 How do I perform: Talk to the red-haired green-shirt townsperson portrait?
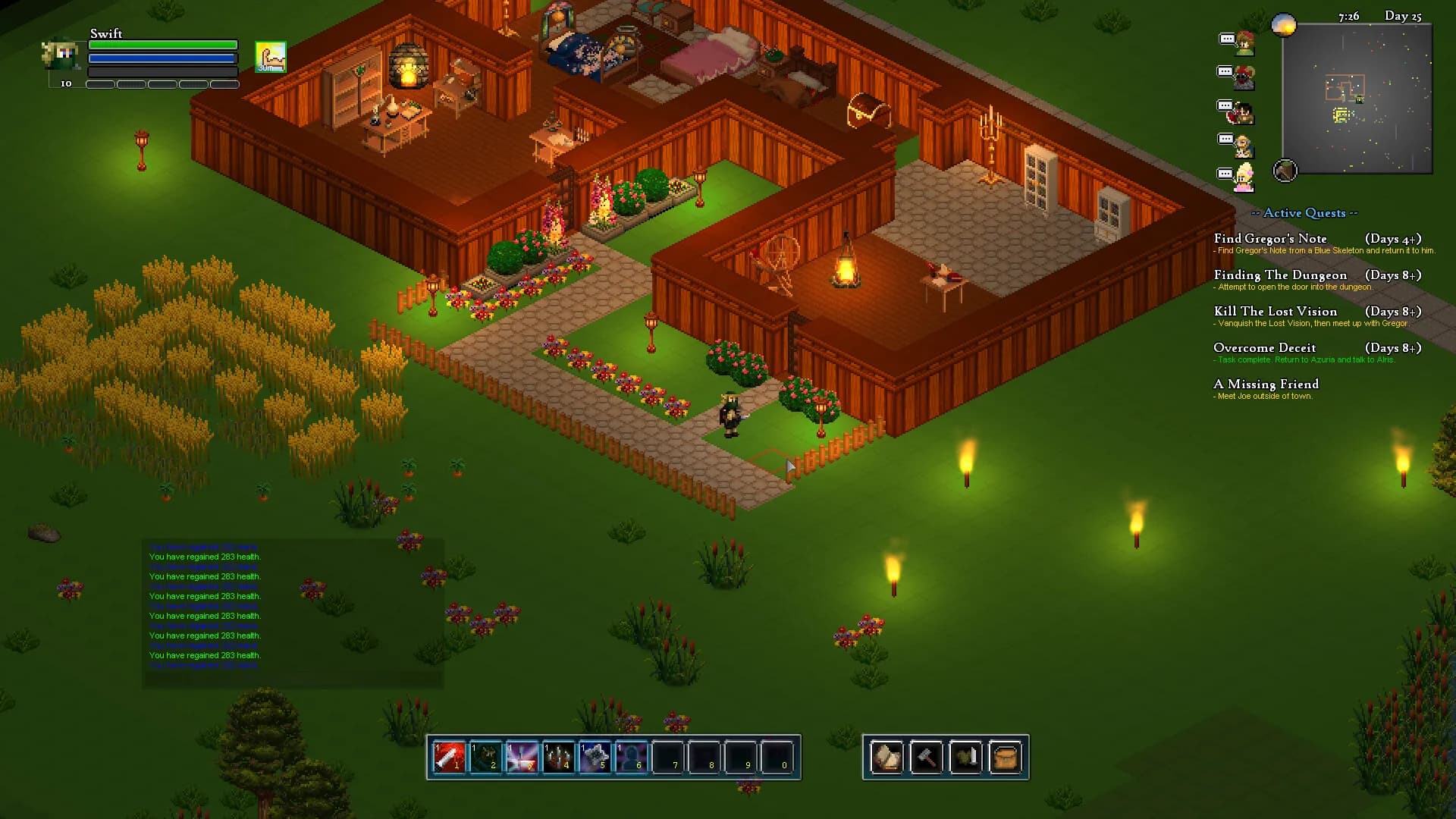click(x=1244, y=43)
